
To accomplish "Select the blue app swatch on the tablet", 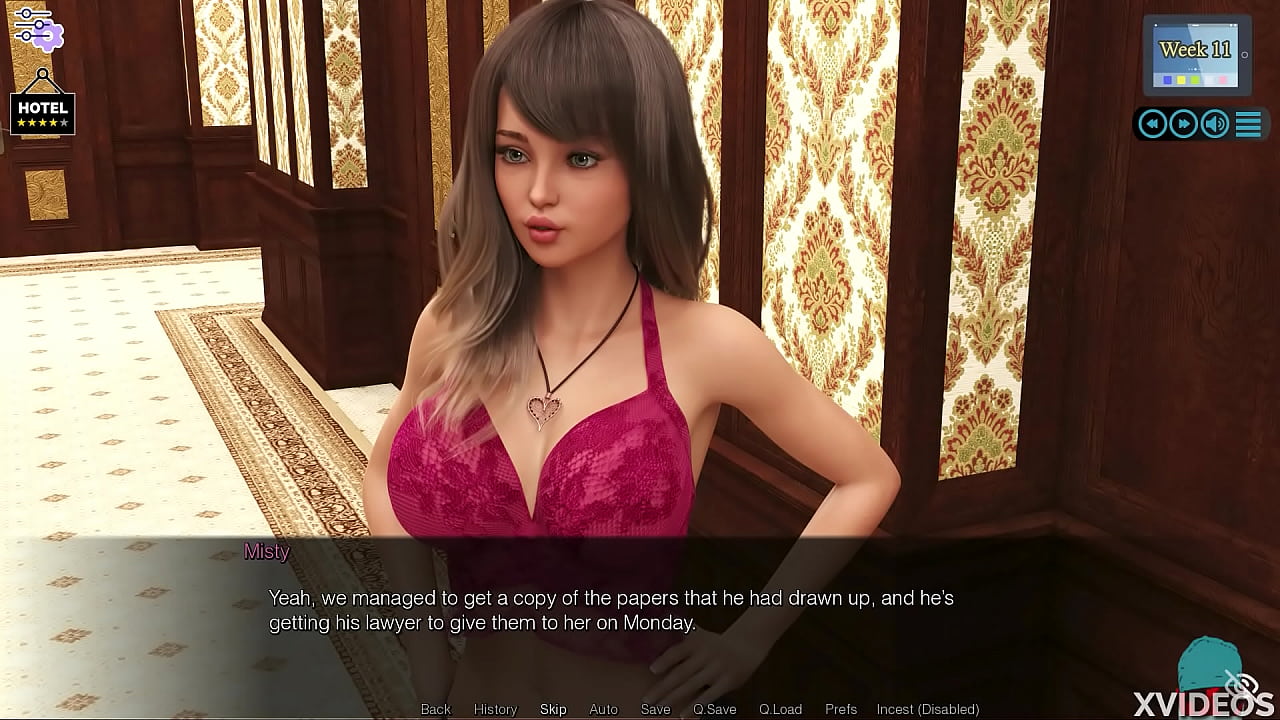I will pyautogui.click(x=1167, y=80).
